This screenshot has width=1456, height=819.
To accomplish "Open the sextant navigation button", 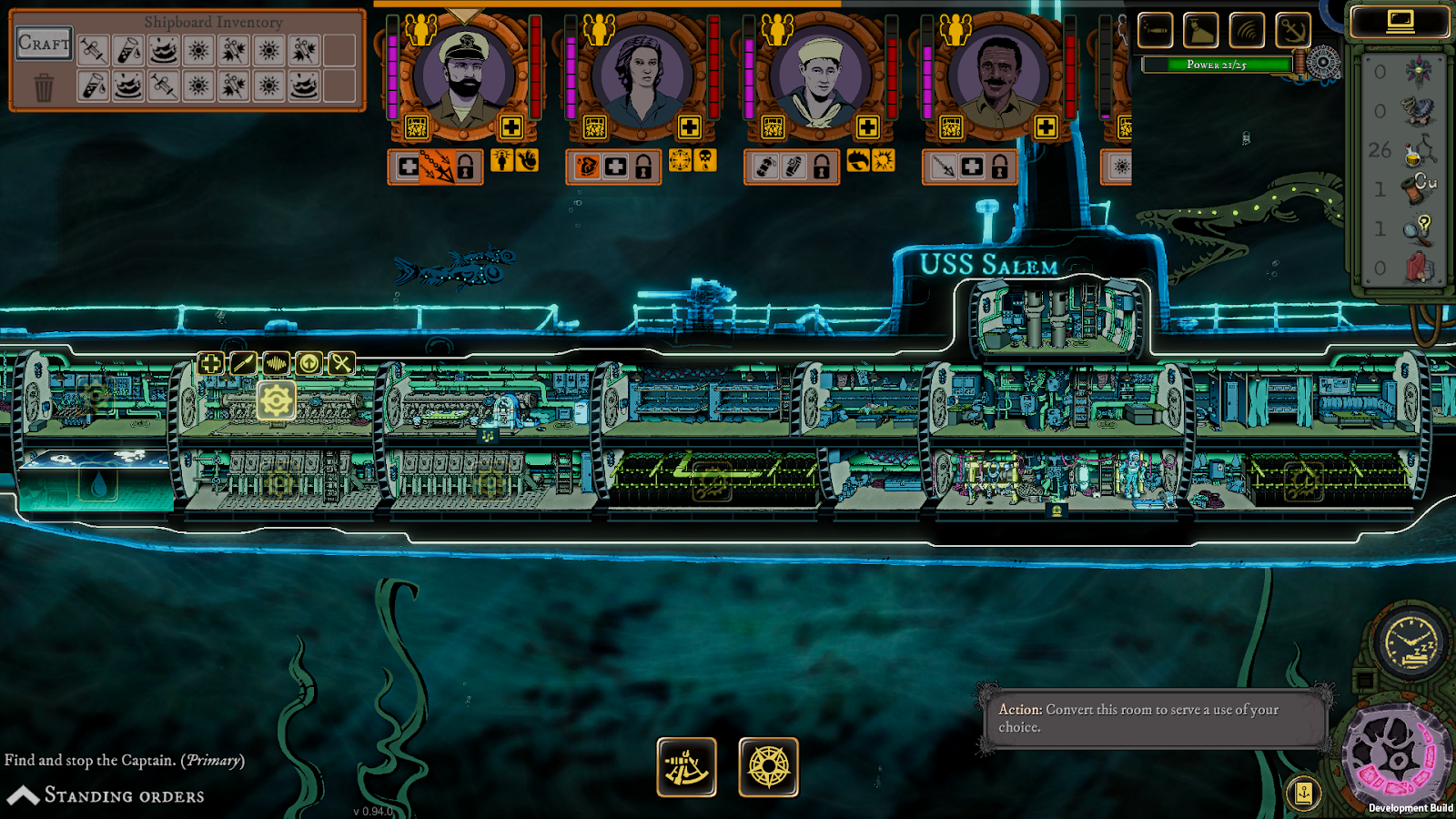I will pyautogui.click(x=686, y=767).
